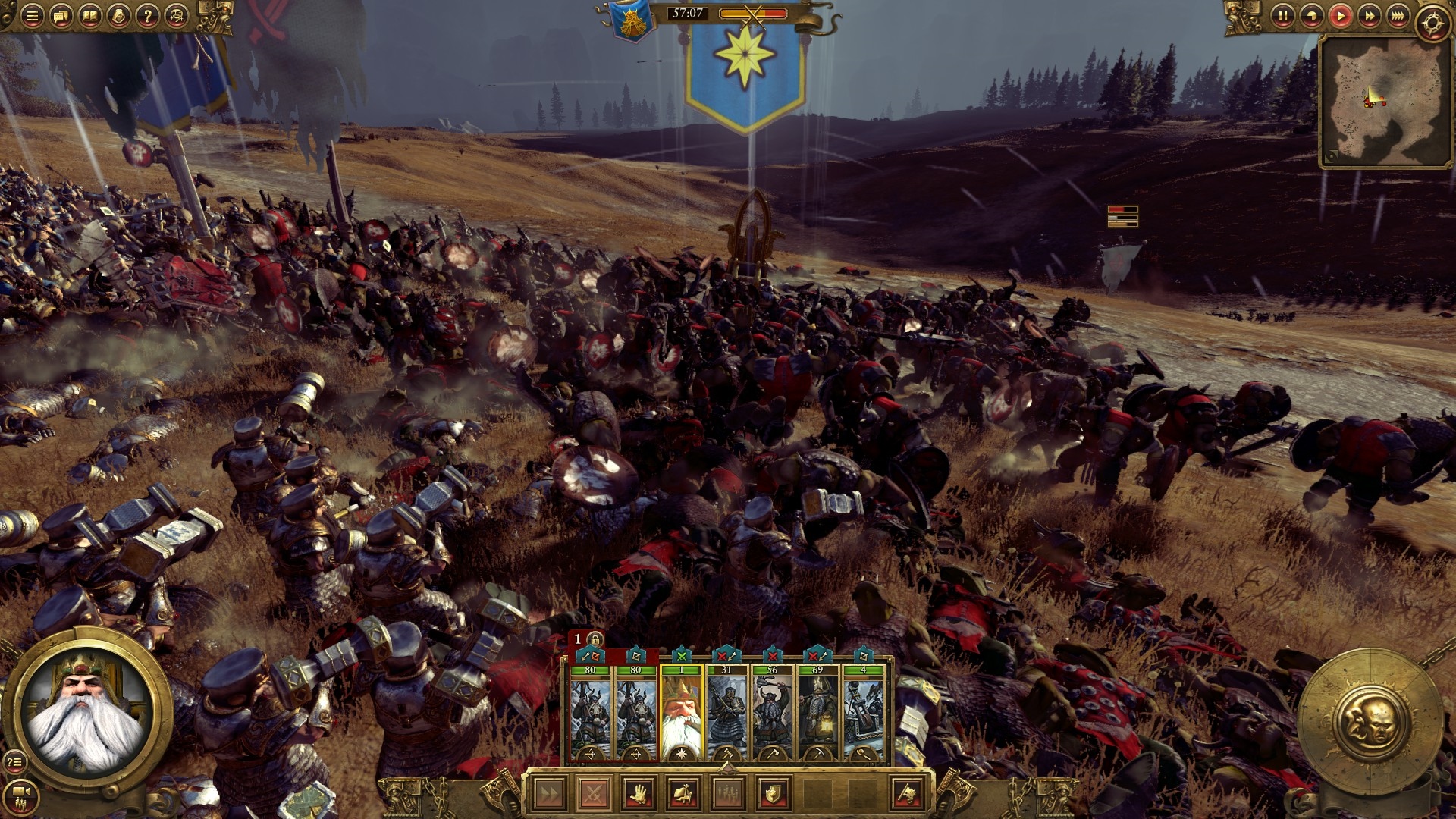Set battle speed to slow motion

pos(1311,16)
